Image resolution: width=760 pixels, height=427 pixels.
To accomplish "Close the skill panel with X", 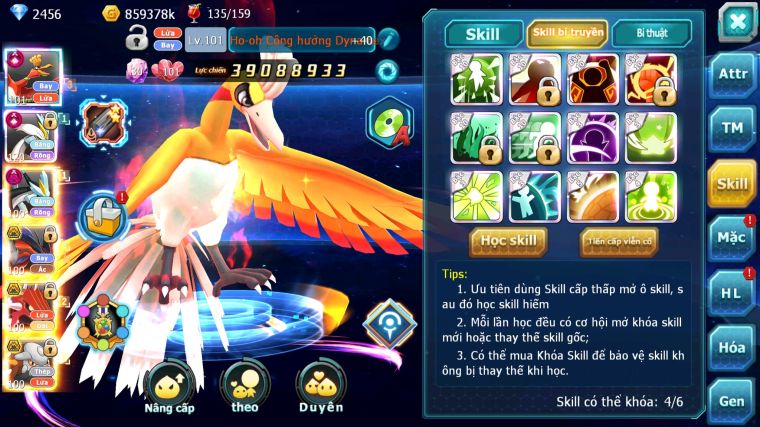I will pyautogui.click(x=737, y=21).
